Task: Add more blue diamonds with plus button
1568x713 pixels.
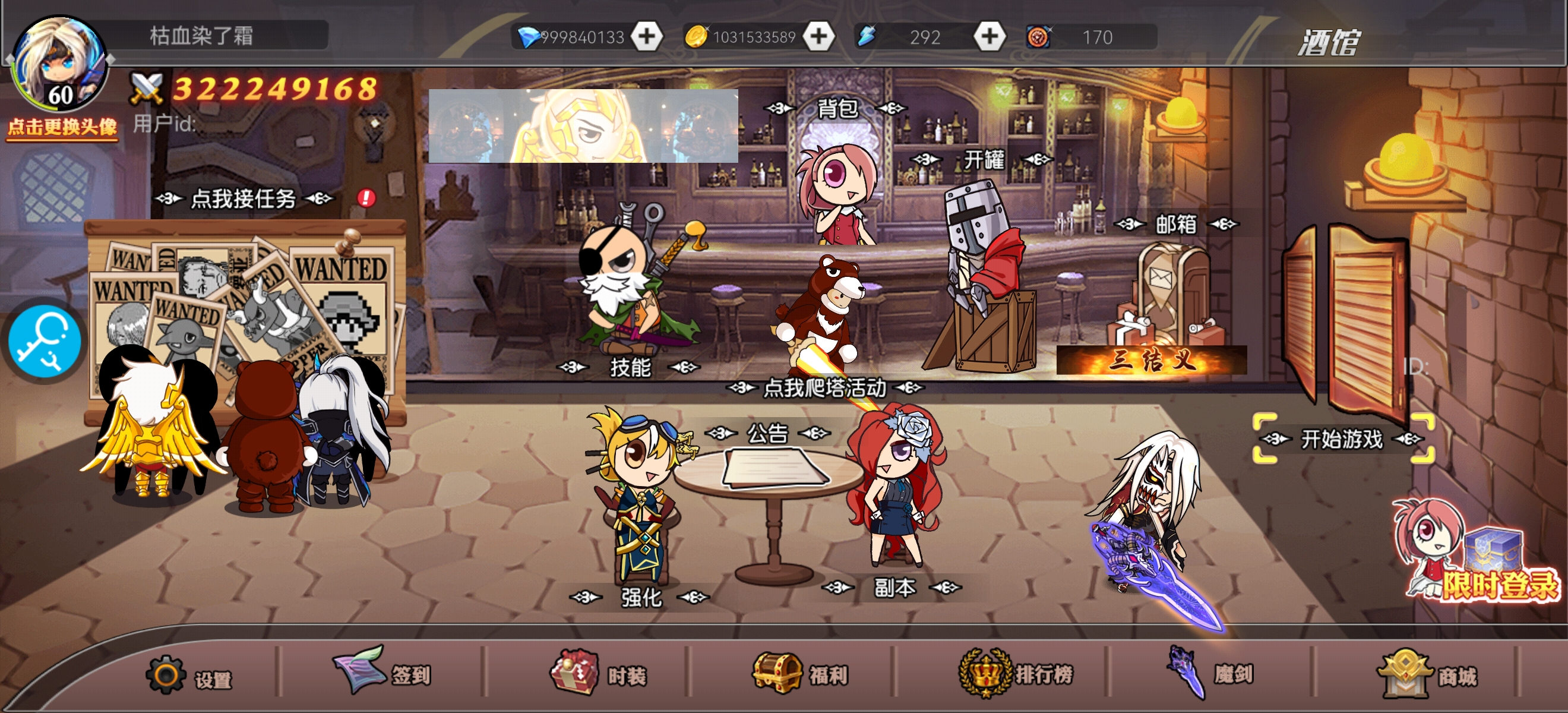Action: click(x=646, y=36)
